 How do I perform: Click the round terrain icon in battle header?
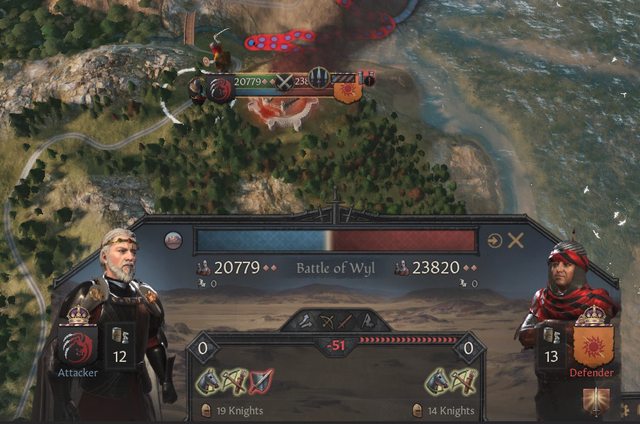[x=173, y=240]
